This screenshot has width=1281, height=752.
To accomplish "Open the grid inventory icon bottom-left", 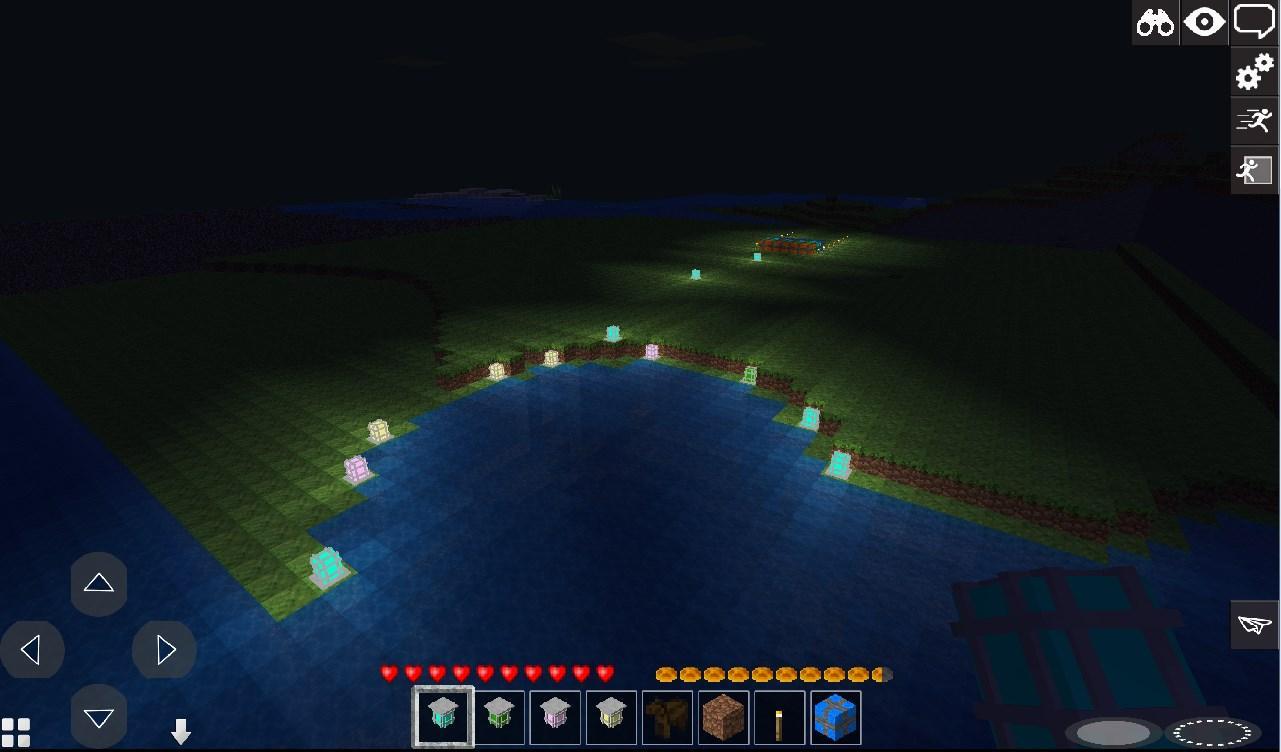I will point(18,733).
